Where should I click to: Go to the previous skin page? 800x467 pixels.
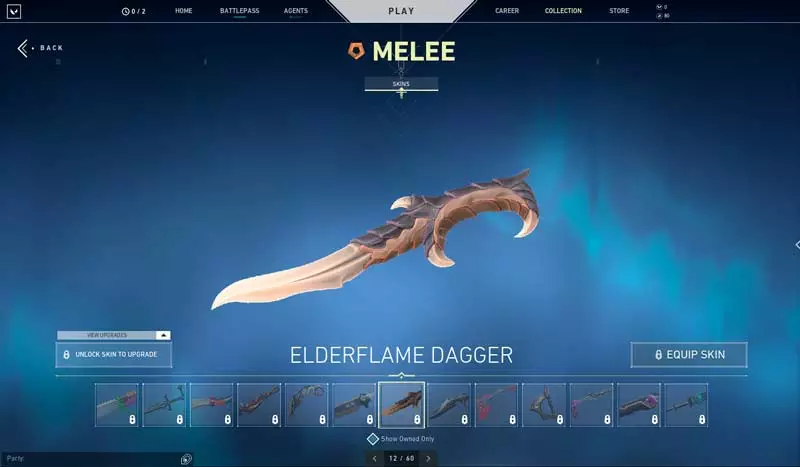pyautogui.click(x=375, y=458)
